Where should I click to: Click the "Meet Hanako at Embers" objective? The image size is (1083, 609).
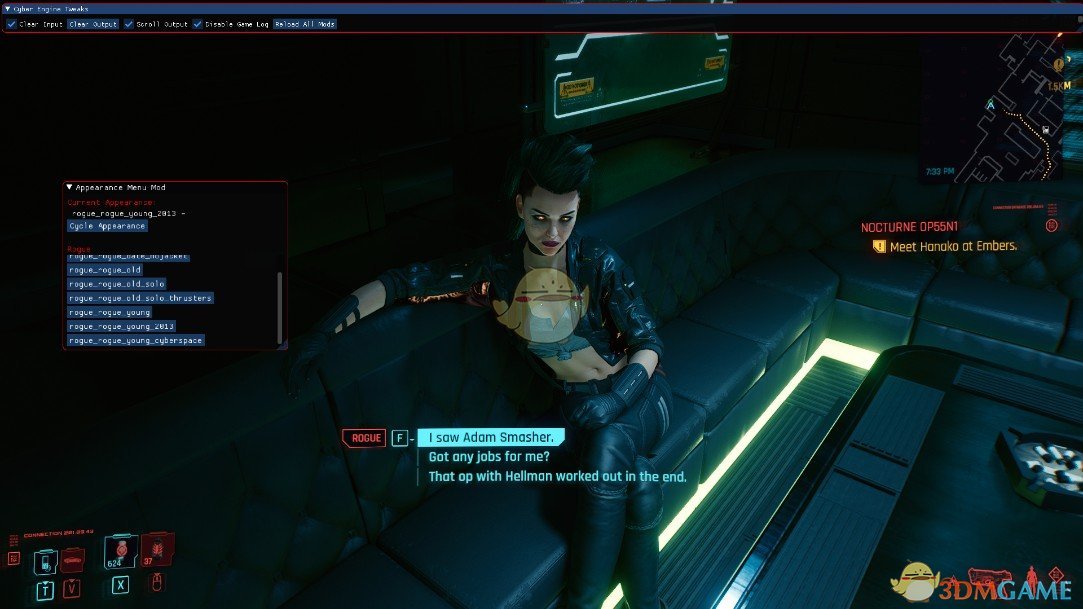pos(952,246)
